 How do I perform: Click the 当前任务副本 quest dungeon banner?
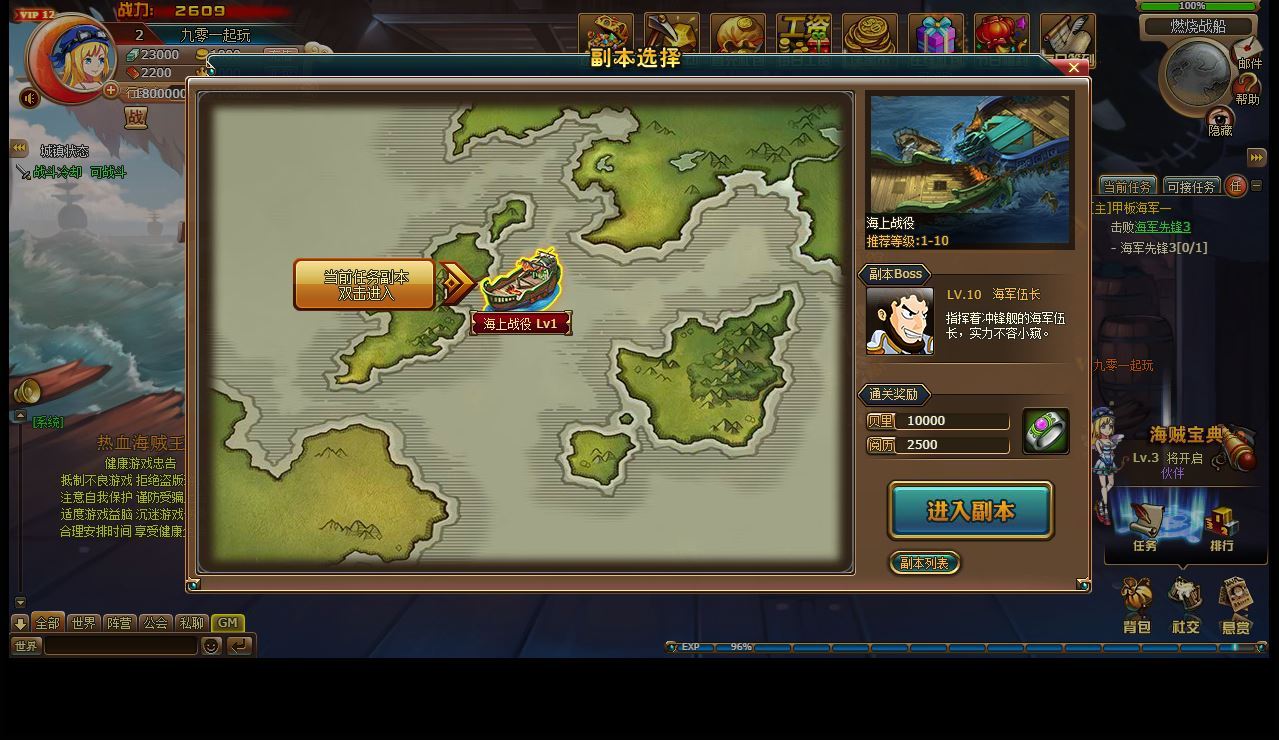pyautogui.click(x=365, y=285)
